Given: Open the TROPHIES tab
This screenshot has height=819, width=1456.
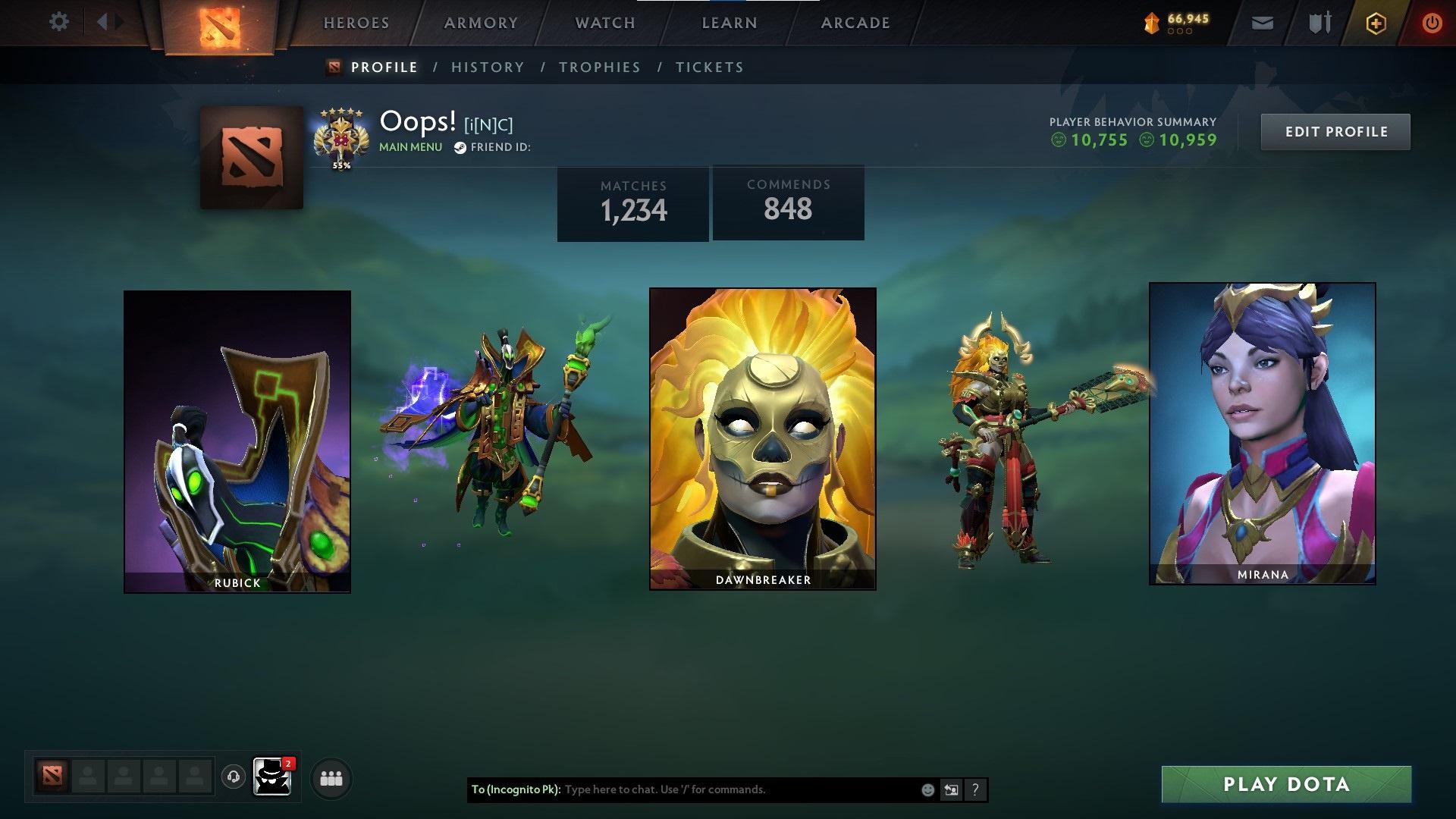Looking at the screenshot, I should pyautogui.click(x=599, y=67).
